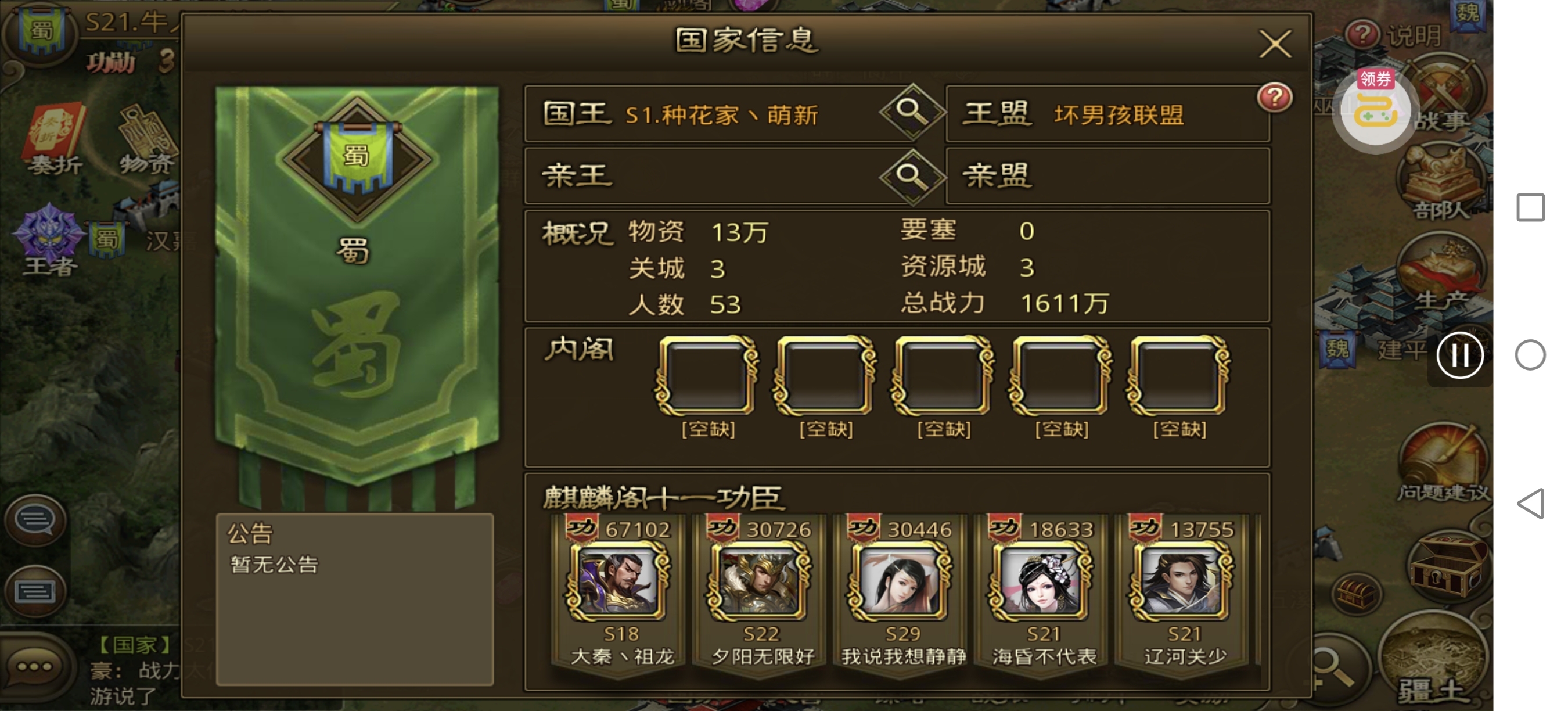Tap the 领券 coupon floating icon

pos(1376,110)
